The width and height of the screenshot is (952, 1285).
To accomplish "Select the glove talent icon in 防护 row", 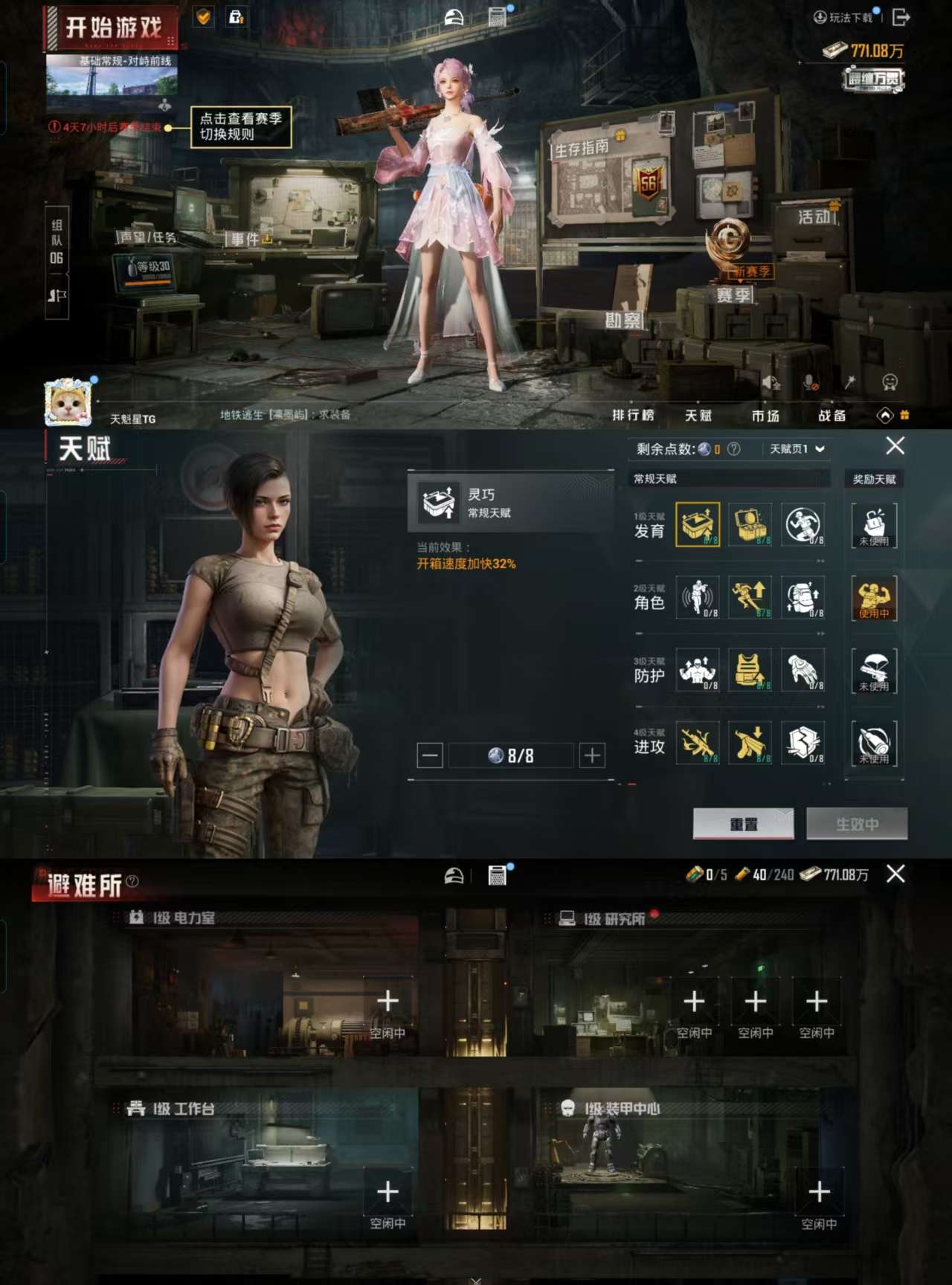I will click(x=803, y=672).
